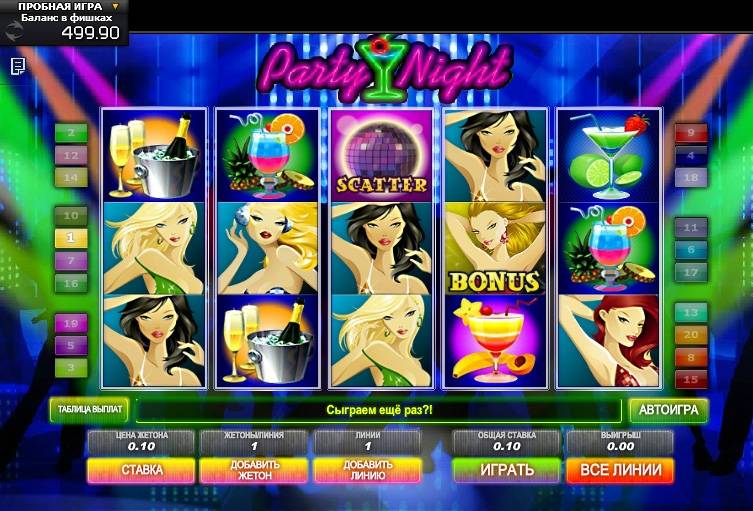Click the ИГРАТЬ spin button
This screenshot has width=753, height=511.
pos(507,470)
